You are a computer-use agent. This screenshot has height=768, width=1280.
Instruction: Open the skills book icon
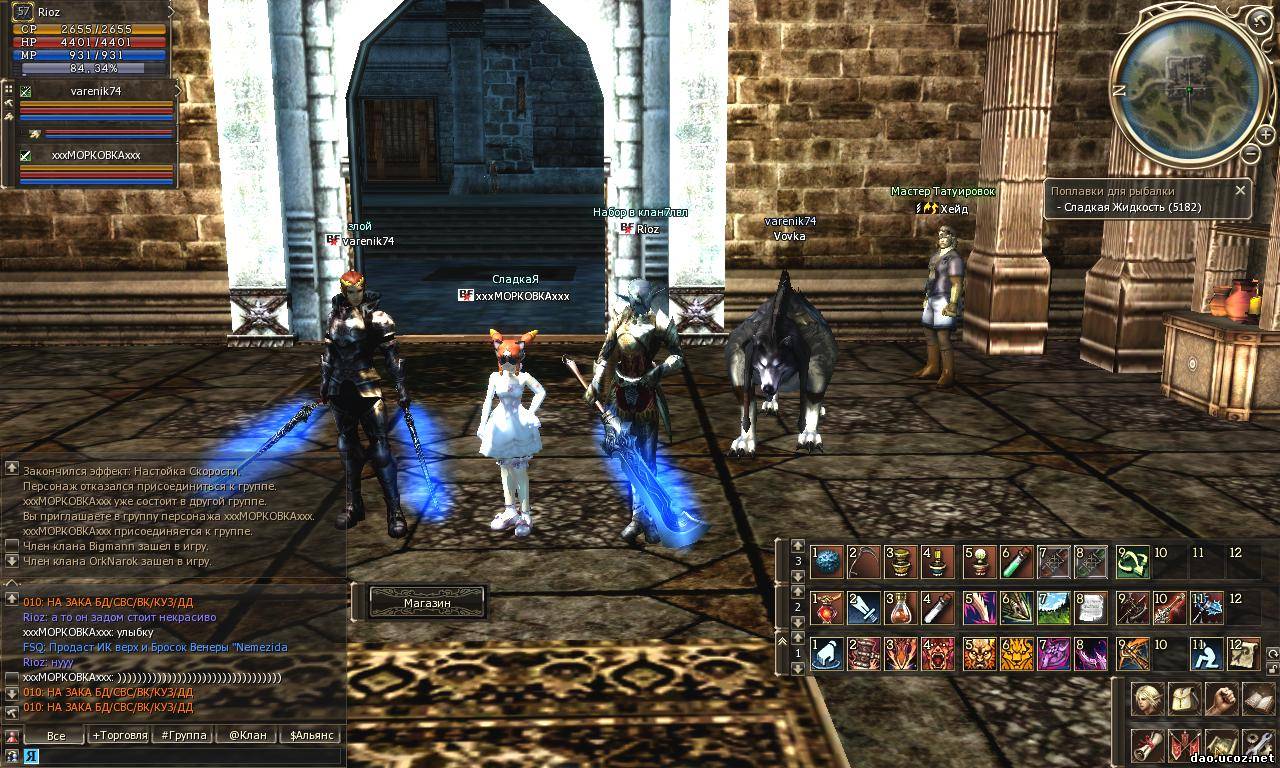click(1257, 699)
